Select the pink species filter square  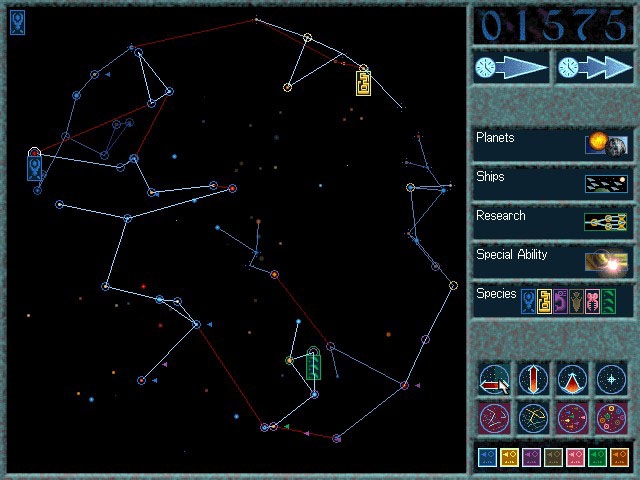(x=575, y=458)
